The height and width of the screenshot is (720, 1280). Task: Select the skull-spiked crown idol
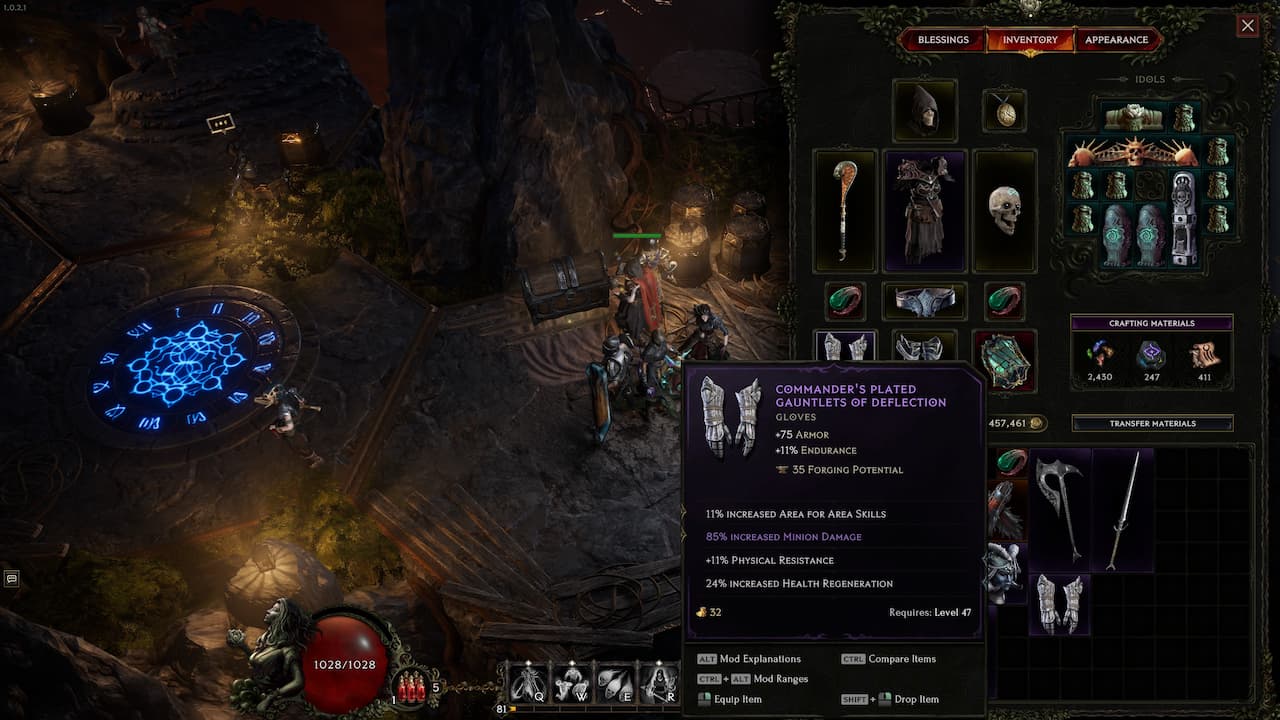pyautogui.click(x=1133, y=153)
